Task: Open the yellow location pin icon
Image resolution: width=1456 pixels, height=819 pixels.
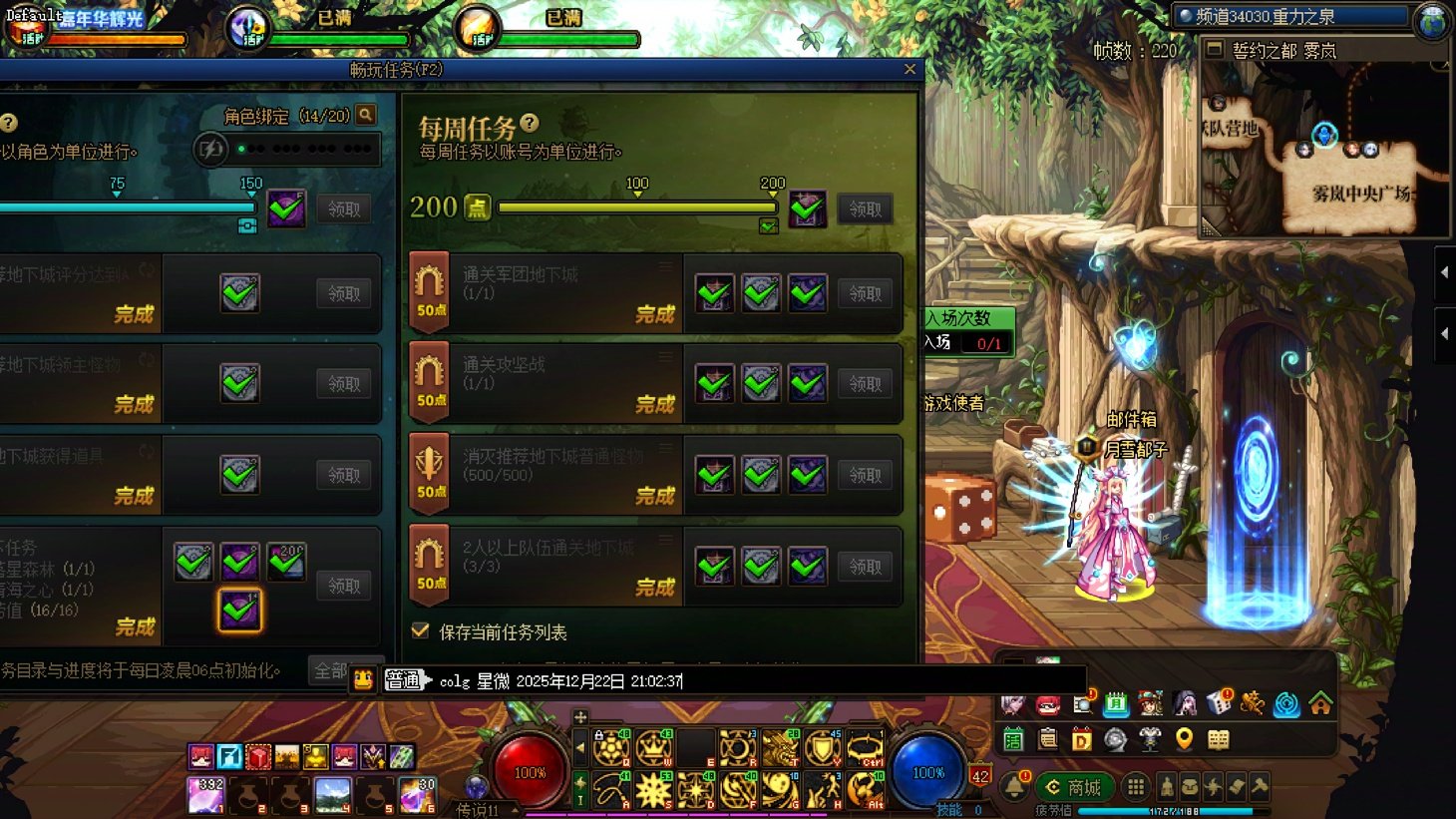Action: pos(1184,739)
